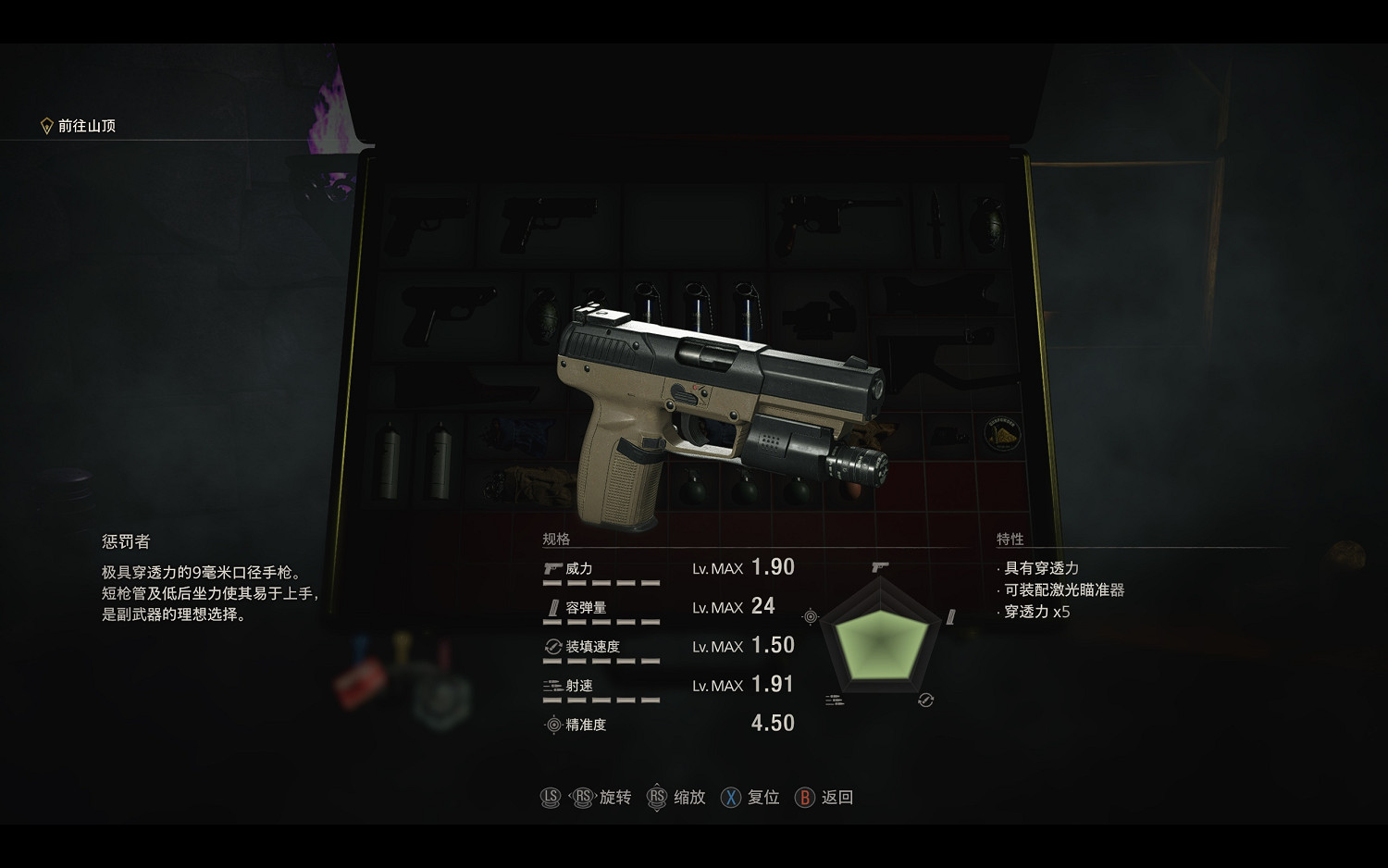Screen dimensions: 1388x868
Task: Select the first aid spray in the case
Action: pos(389,460)
